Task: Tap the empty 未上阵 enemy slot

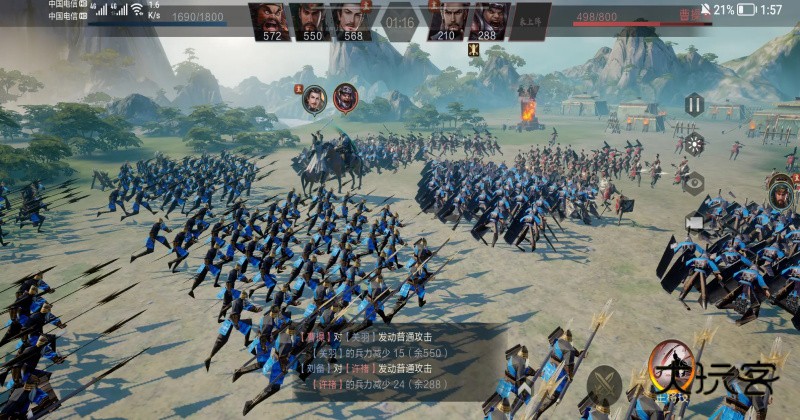Action: 528,21
